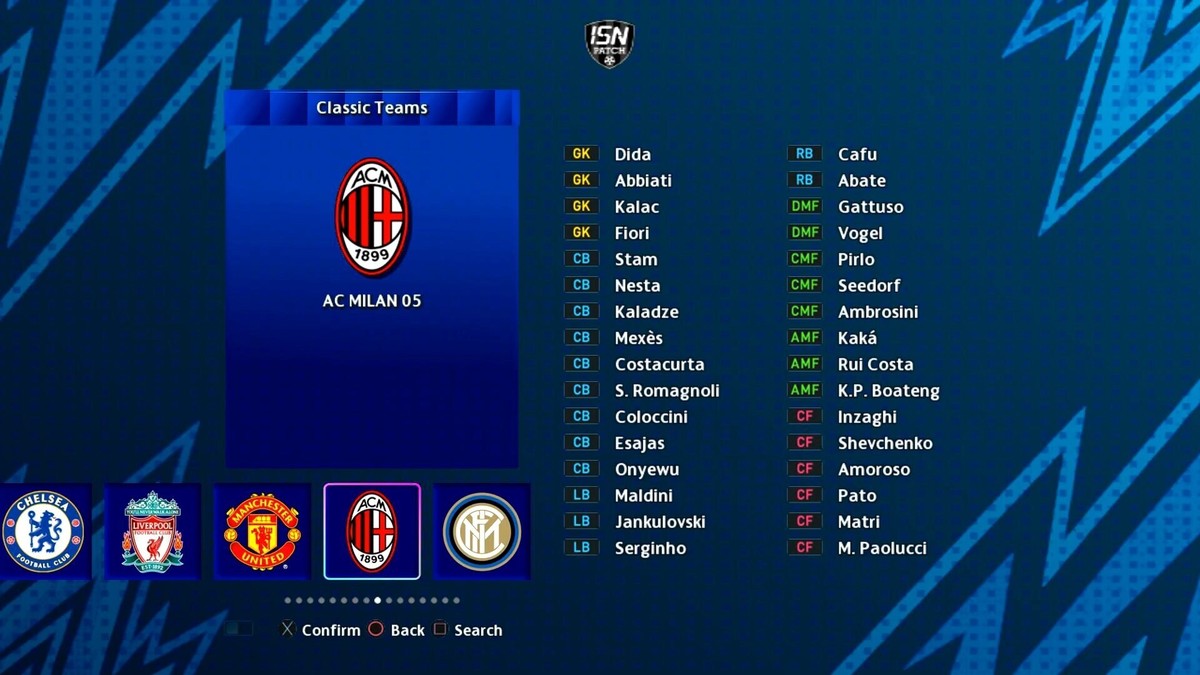Viewport: 1200px width, 675px height.
Task: Select the highlighted AC Milan tile
Action: coord(372,531)
